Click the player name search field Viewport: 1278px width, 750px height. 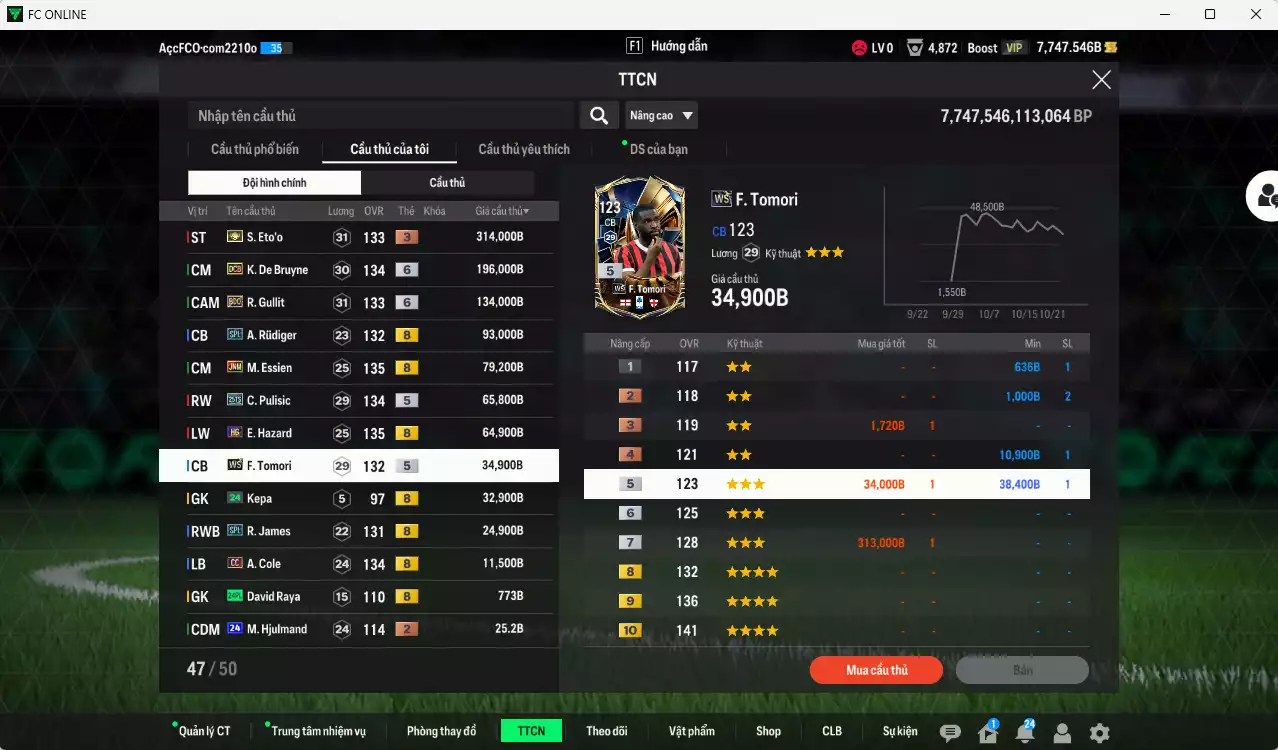coord(380,116)
